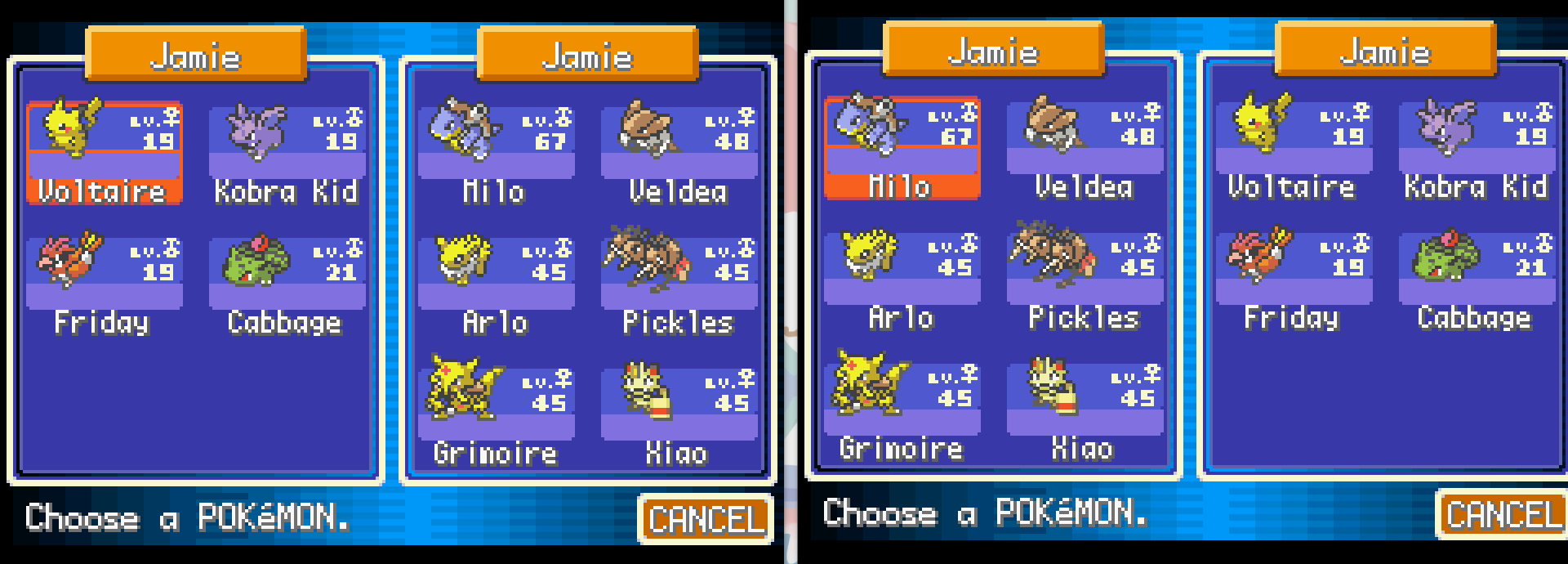The width and height of the screenshot is (1568, 564).
Task: Select the Milo slot that isn't highlighted
Action: click(496, 153)
